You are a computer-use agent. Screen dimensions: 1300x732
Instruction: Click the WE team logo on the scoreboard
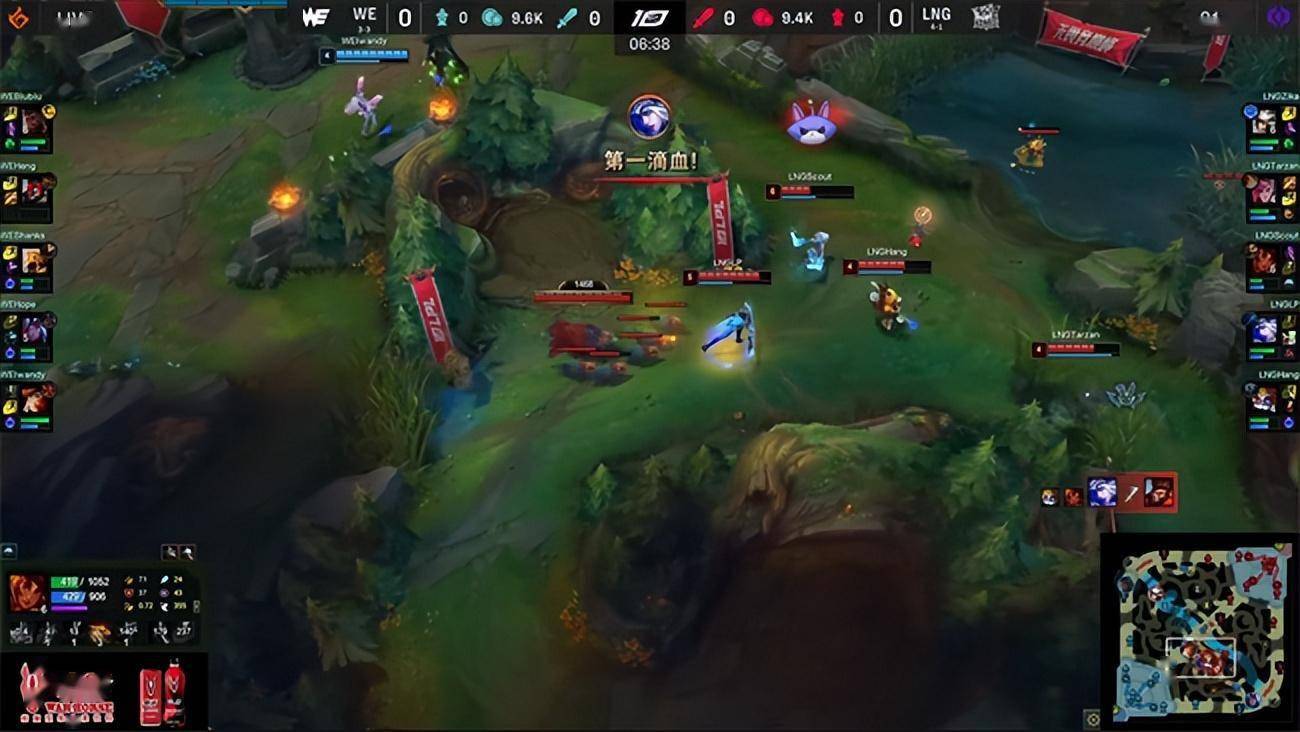(x=315, y=17)
